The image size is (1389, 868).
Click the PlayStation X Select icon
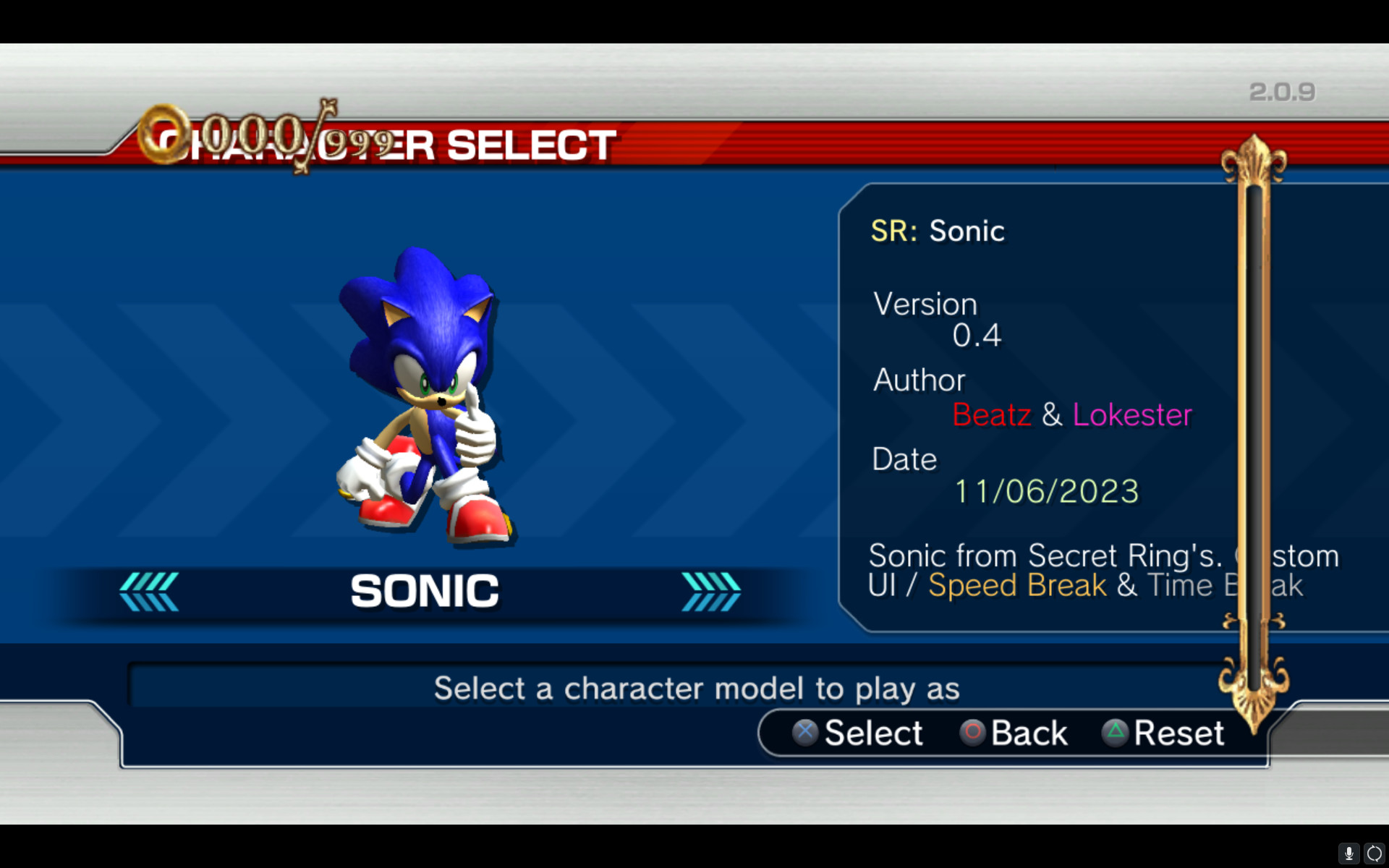[x=804, y=733]
